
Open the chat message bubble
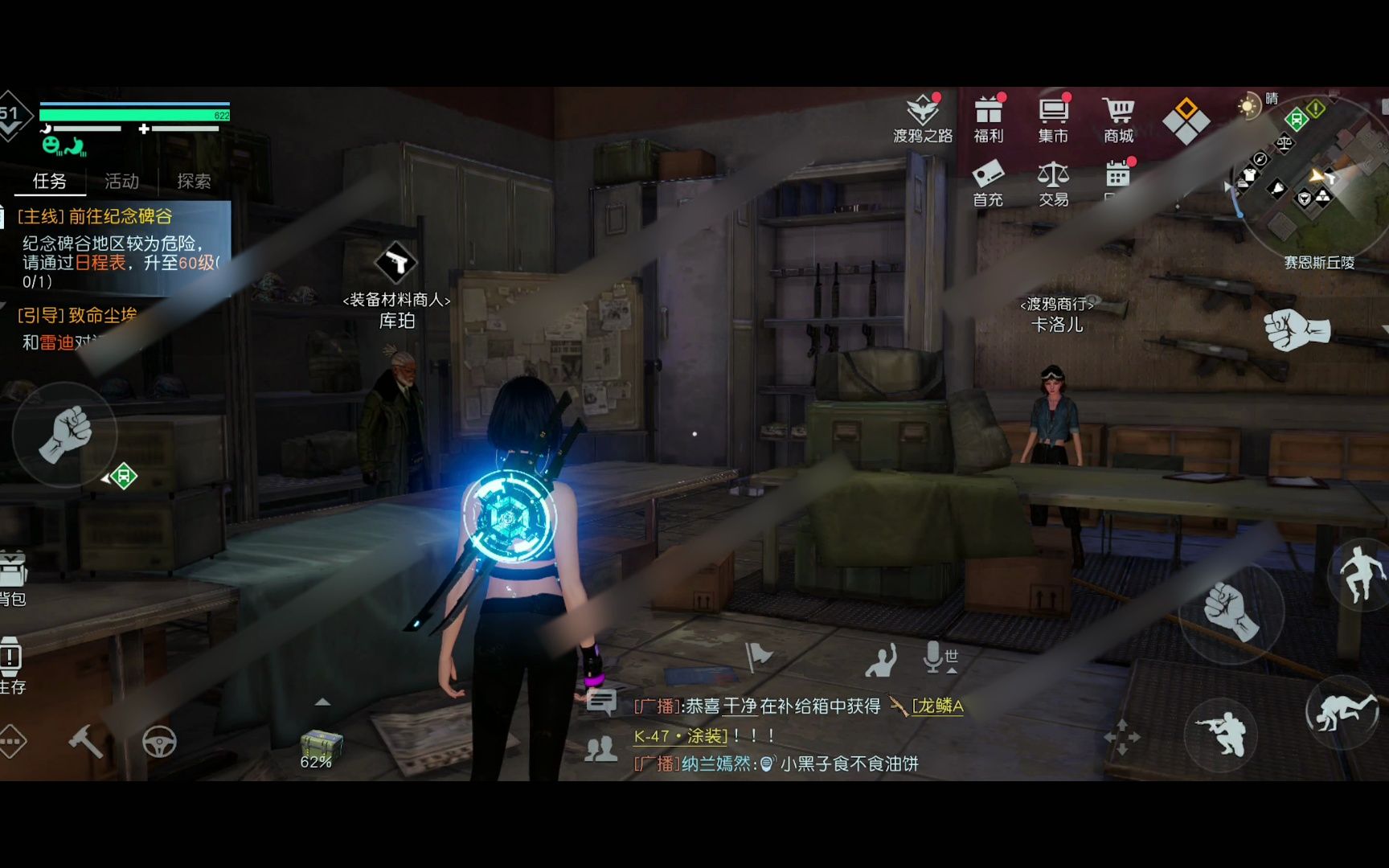point(601,702)
